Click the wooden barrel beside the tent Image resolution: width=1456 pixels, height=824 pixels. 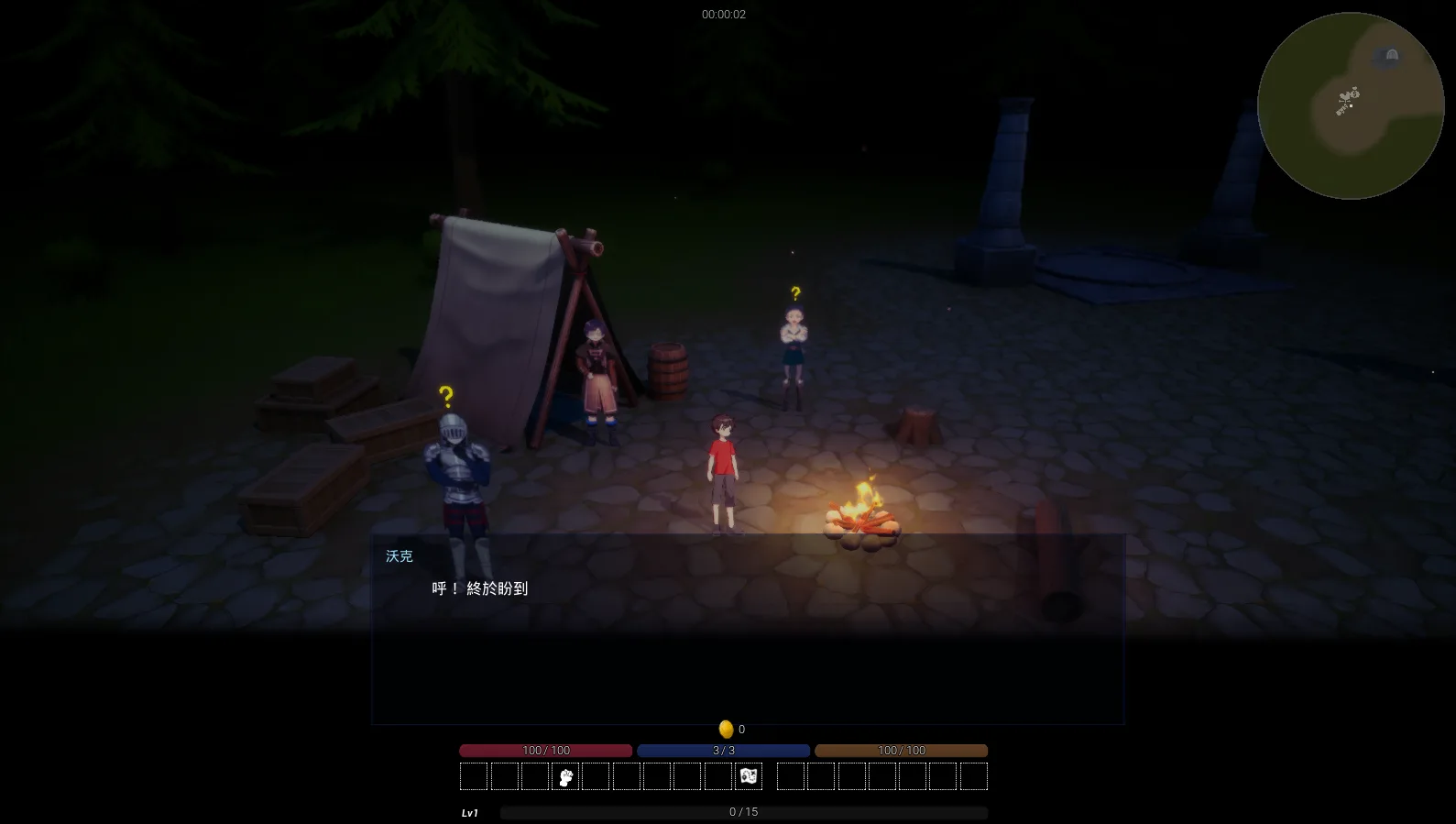(x=670, y=369)
